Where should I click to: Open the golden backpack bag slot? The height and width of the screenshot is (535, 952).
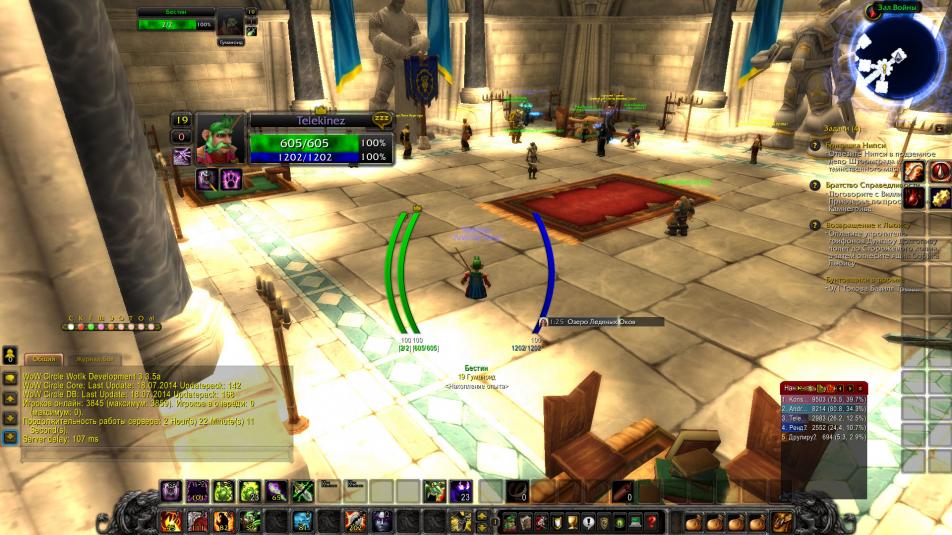[x=782, y=521]
